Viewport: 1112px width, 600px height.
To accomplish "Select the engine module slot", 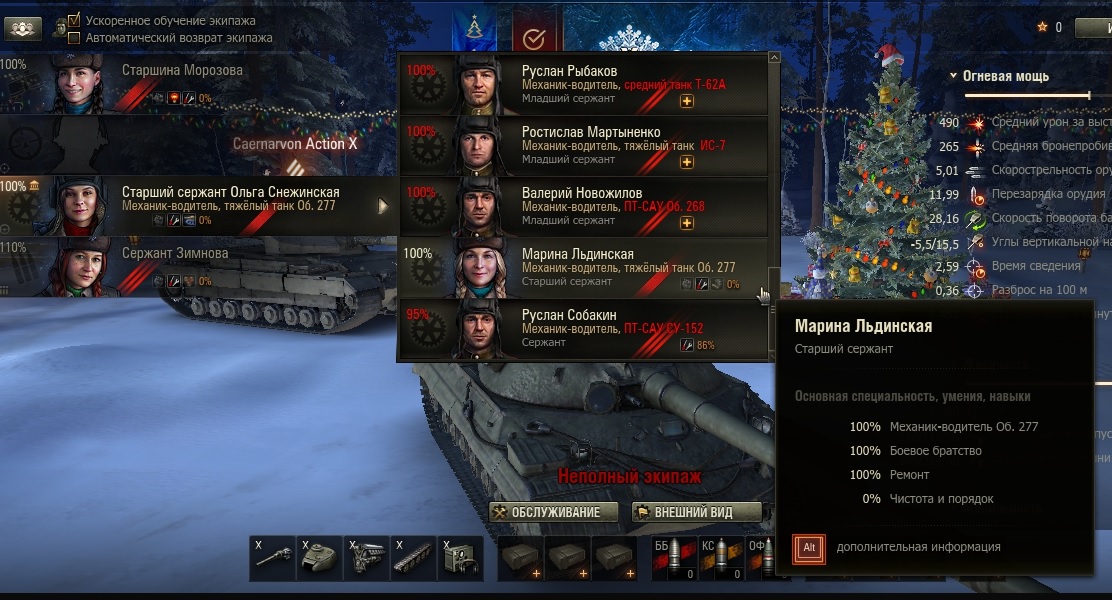I will [366, 558].
